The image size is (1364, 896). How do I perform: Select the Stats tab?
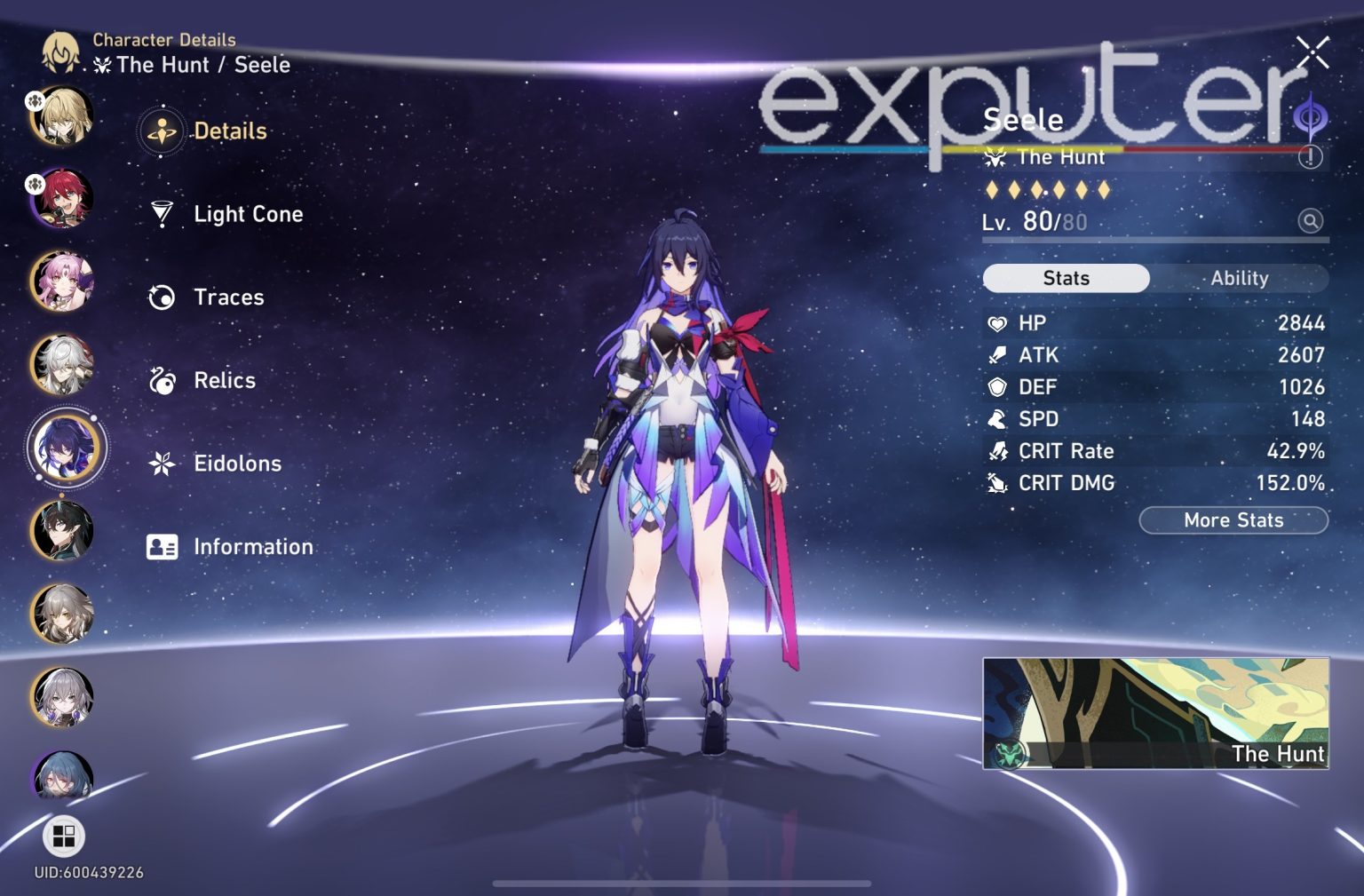click(x=1065, y=278)
